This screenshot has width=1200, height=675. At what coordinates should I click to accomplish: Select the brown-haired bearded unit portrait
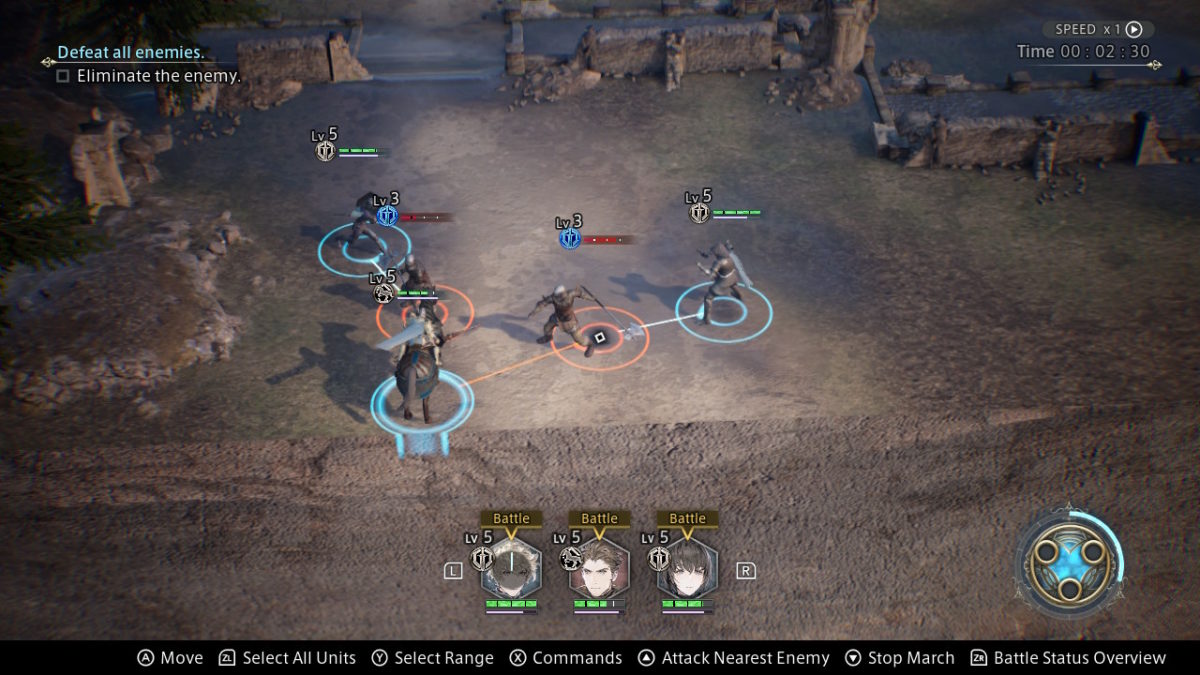click(x=599, y=569)
